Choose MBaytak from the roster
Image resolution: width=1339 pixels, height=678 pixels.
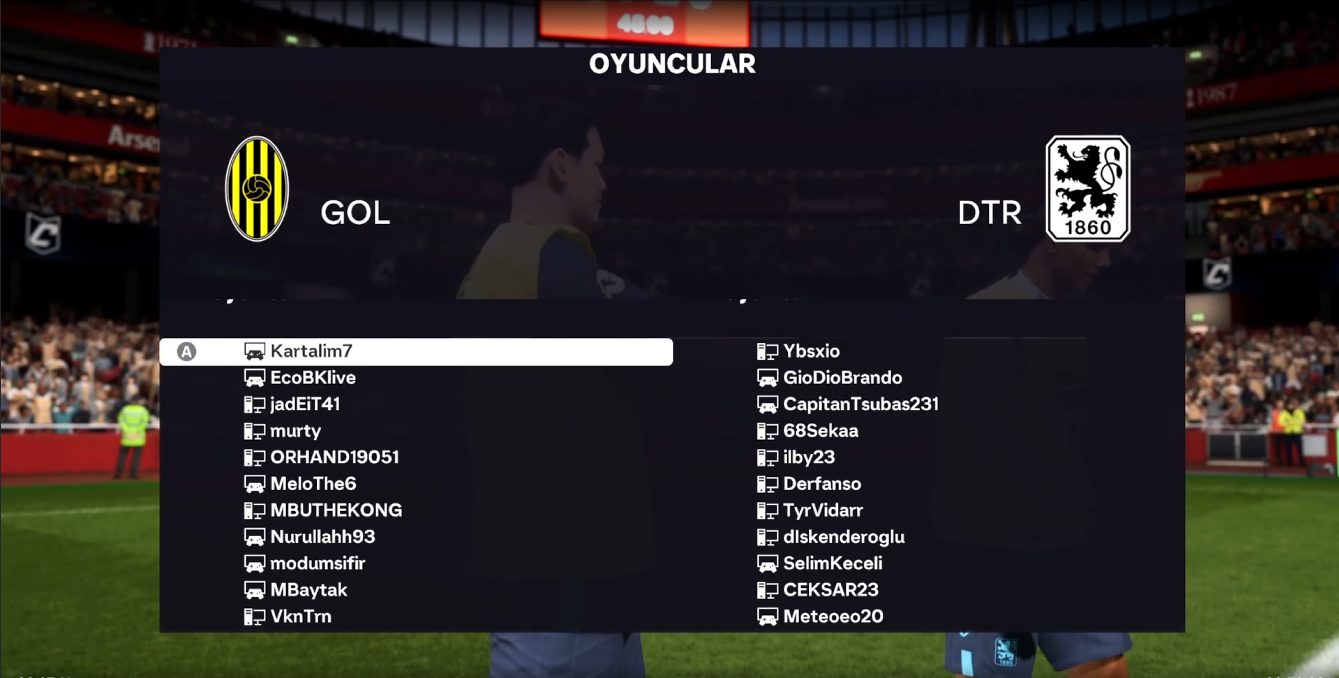(x=308, y=590)
